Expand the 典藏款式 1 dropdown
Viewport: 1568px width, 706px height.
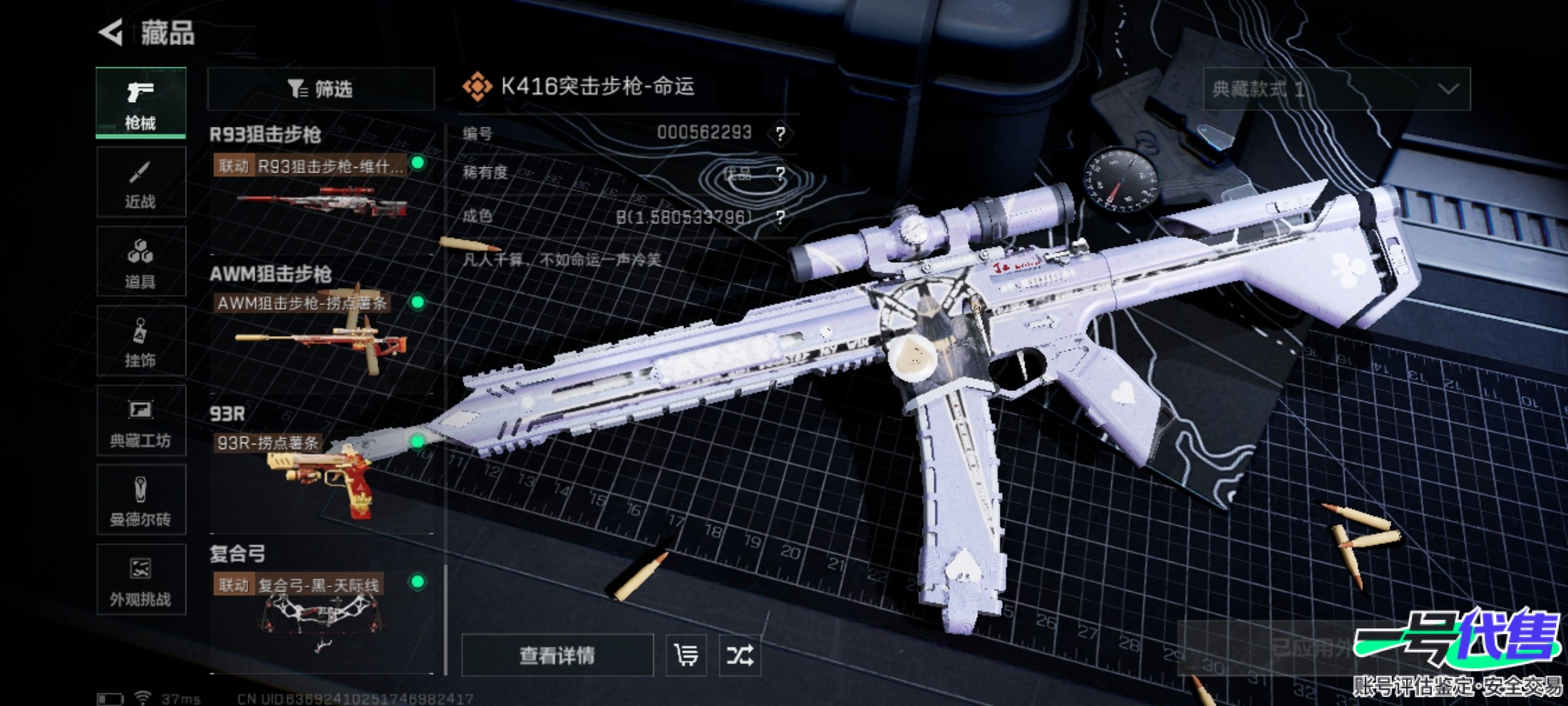[x=1337, y=89]
